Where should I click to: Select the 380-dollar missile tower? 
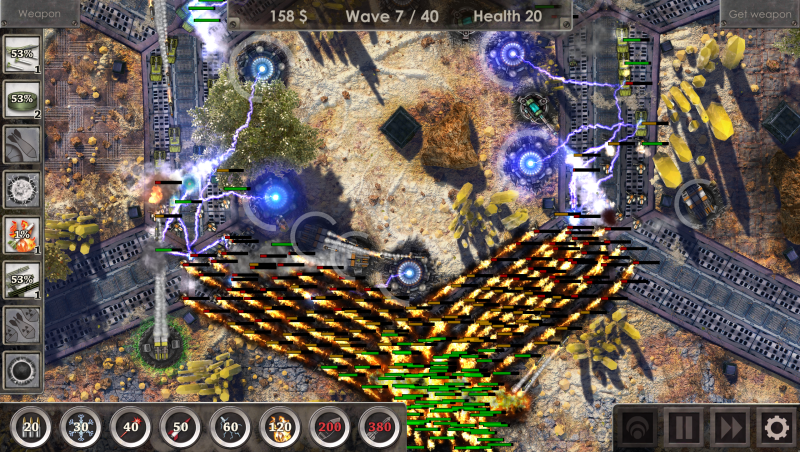click(380, 428)
